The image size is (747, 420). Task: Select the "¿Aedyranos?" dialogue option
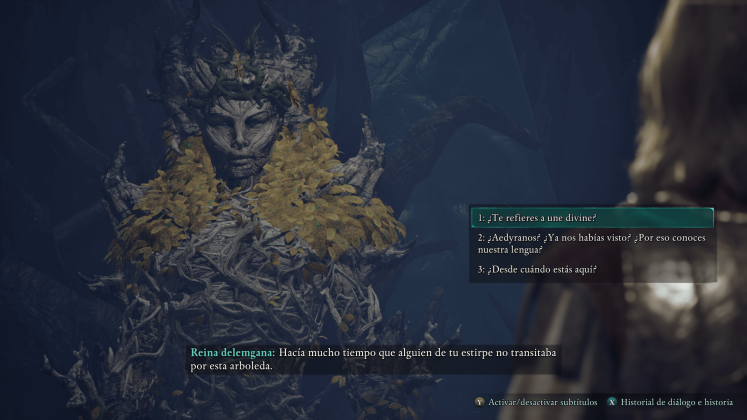pyautogui.click(x=591, y=243)
